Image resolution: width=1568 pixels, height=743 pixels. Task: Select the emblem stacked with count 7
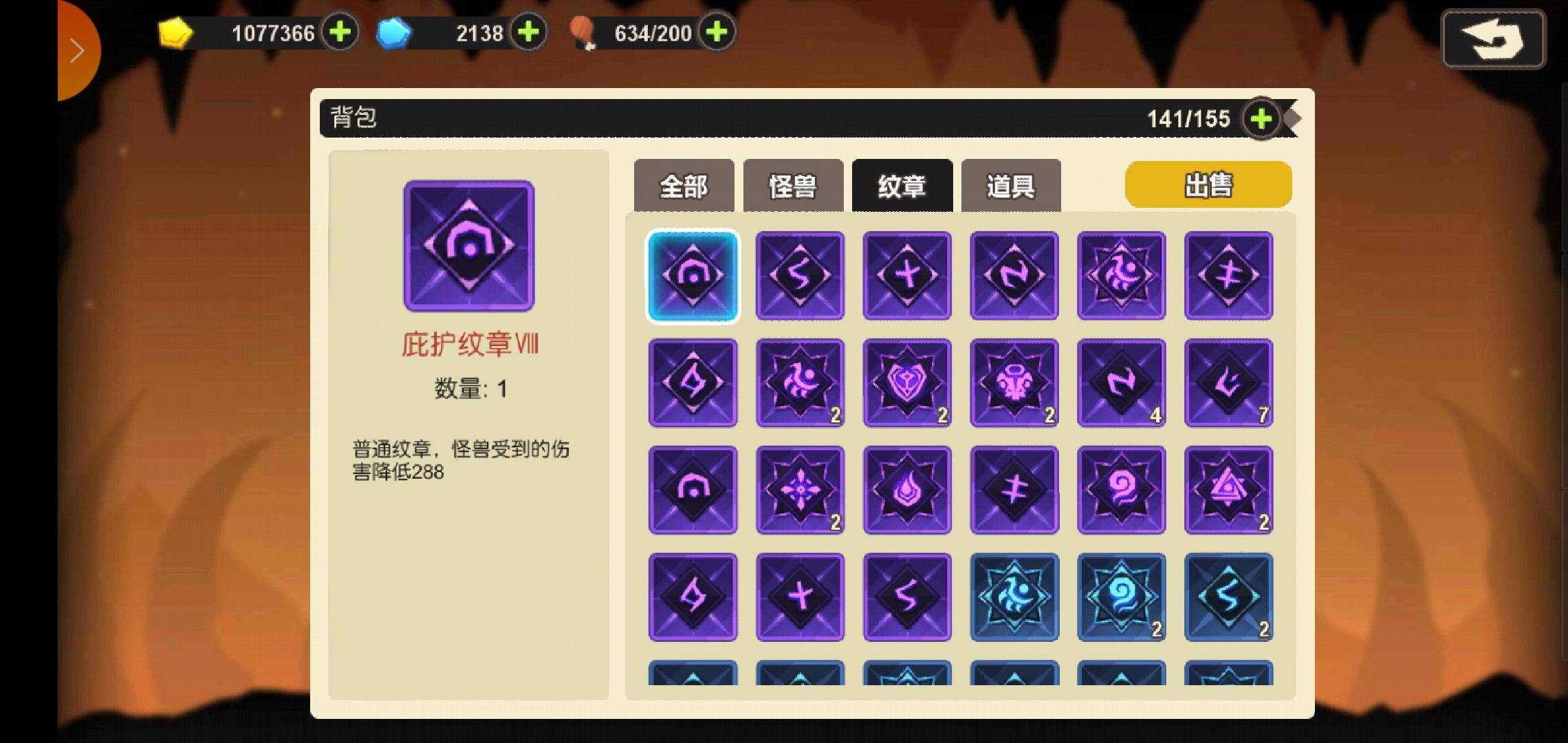pyautogui.click(x=1229, y=383)
